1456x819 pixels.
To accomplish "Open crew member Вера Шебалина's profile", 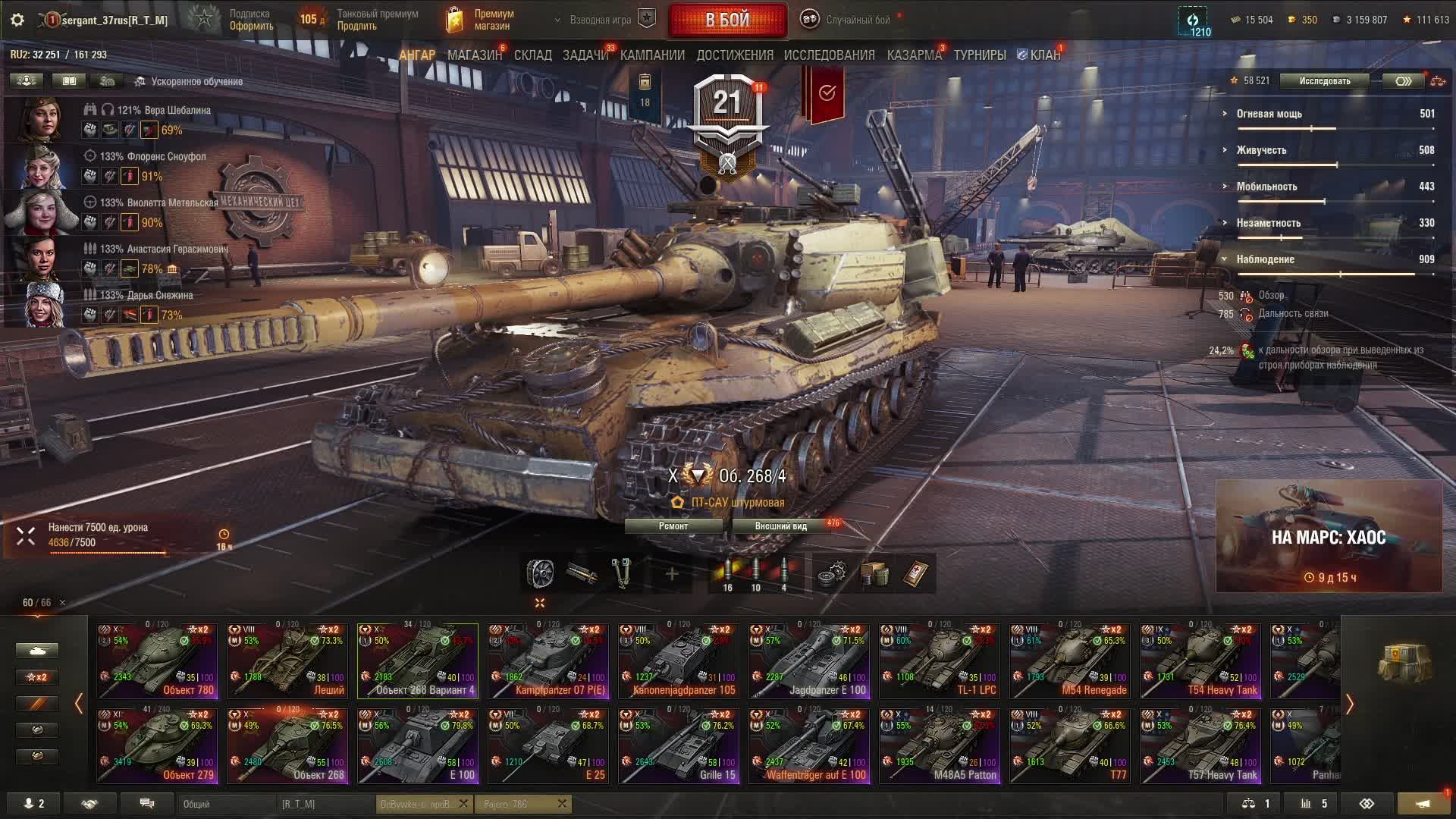I will click(42, 120).
